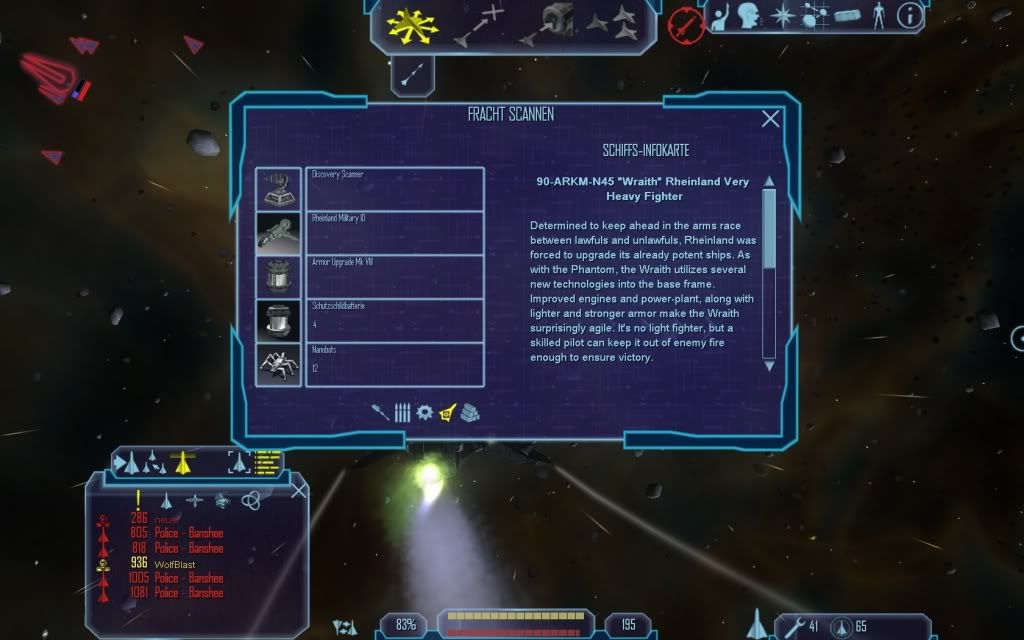Open the info 'i' icon in top bar
1024x640 pixels.
910,15
